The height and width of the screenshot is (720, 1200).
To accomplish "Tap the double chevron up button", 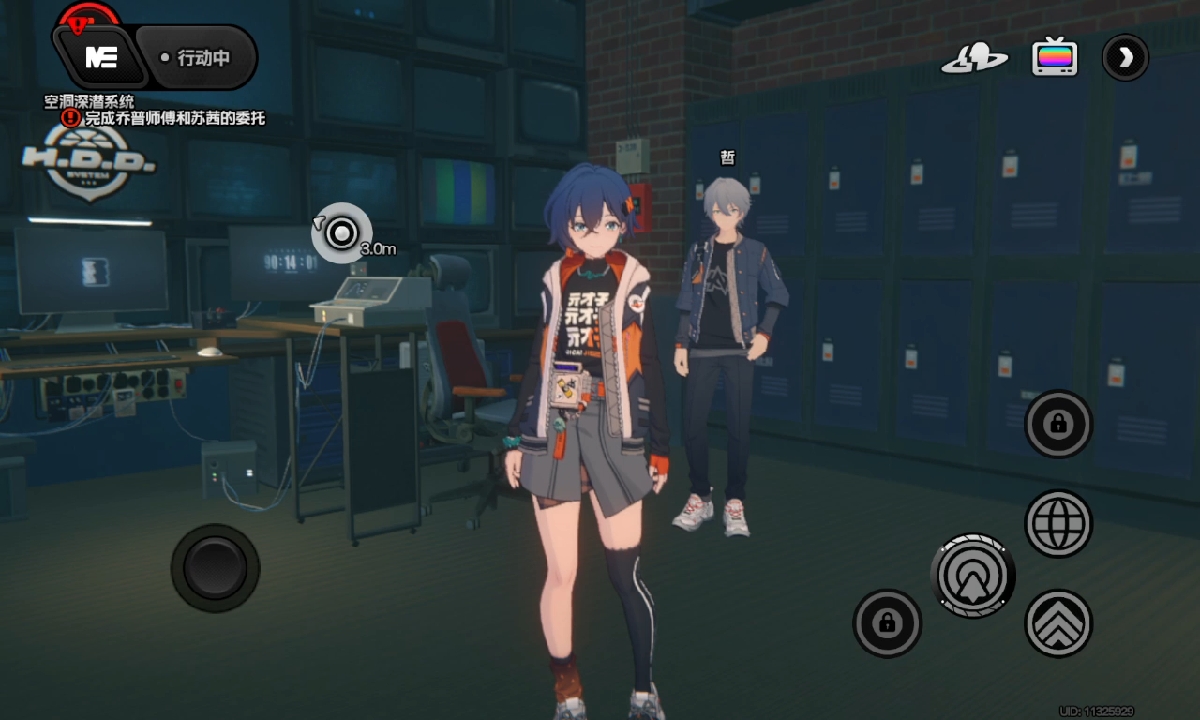I will point(1058,623).
